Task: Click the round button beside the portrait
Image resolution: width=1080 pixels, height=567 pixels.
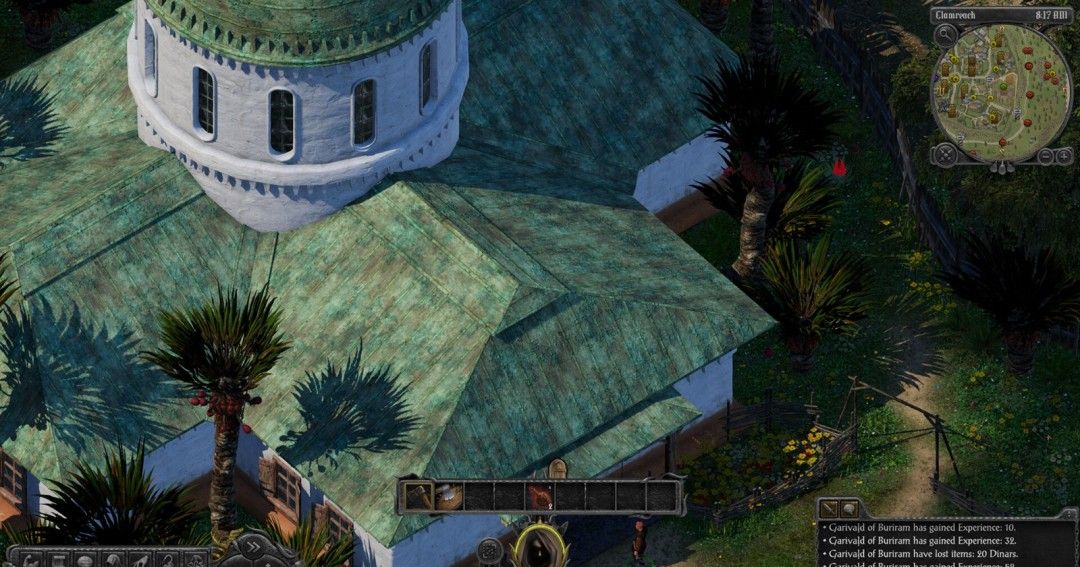Action: (489, 549)
